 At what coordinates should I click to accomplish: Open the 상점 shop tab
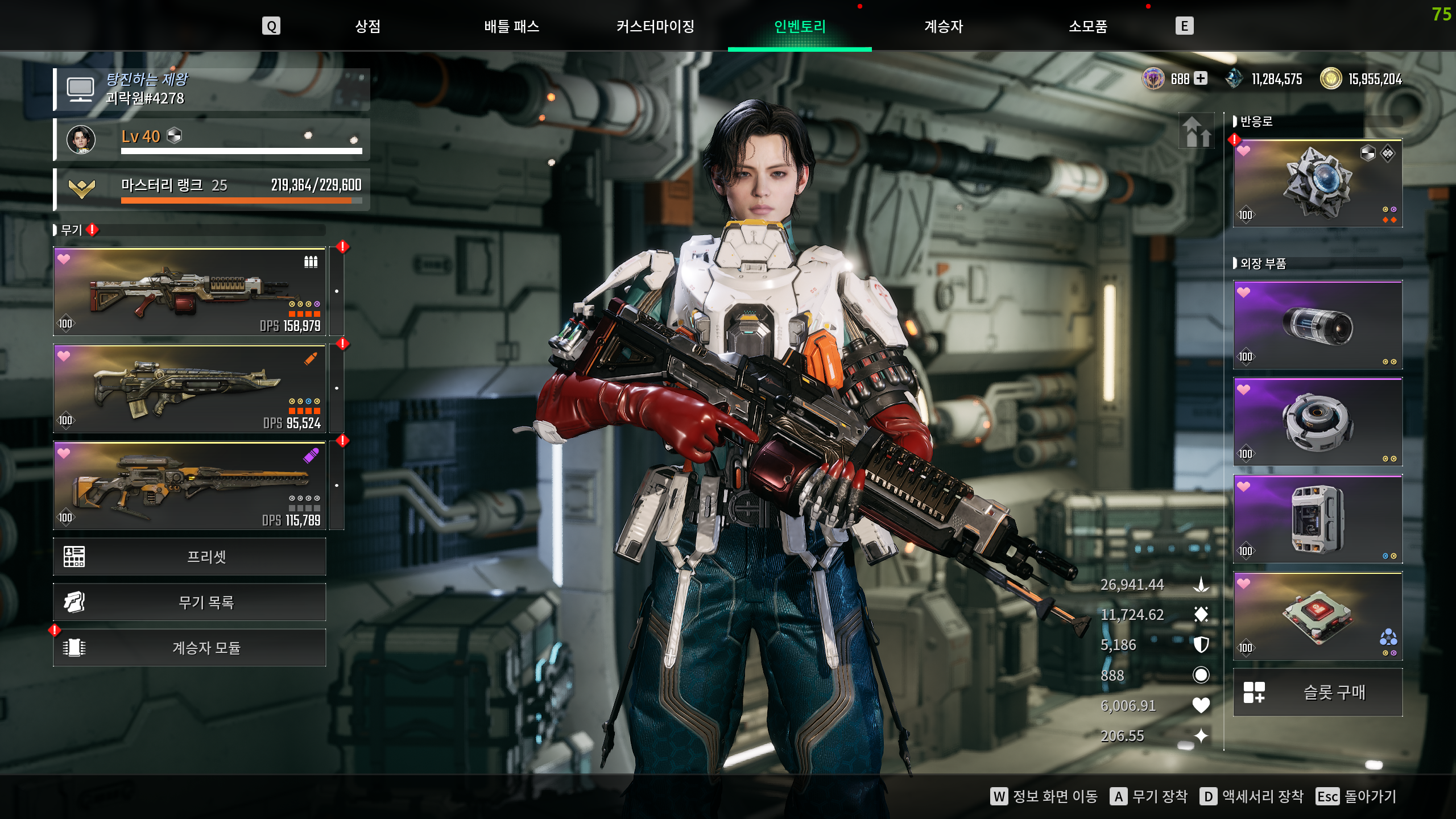(367, 26)
